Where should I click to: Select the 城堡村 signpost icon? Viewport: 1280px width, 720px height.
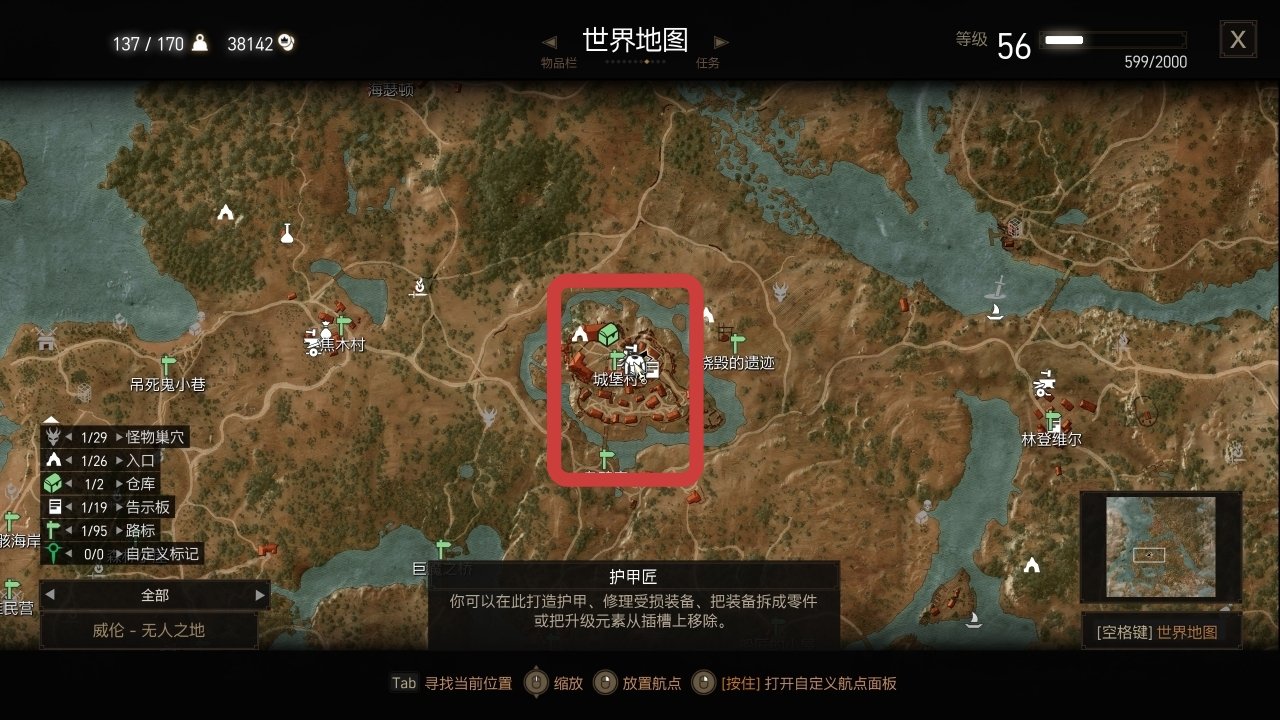(614, 357)
